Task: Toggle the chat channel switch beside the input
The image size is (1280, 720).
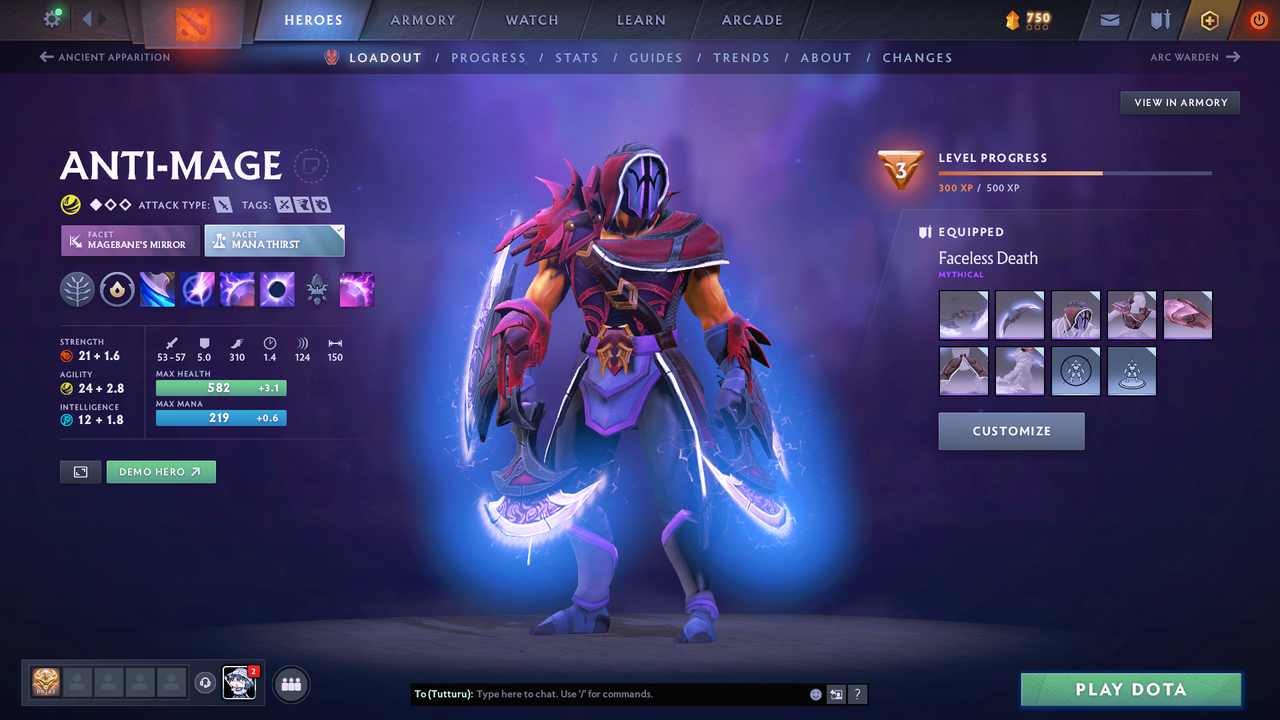Action: pyautogui.click(x=836, y=694)
